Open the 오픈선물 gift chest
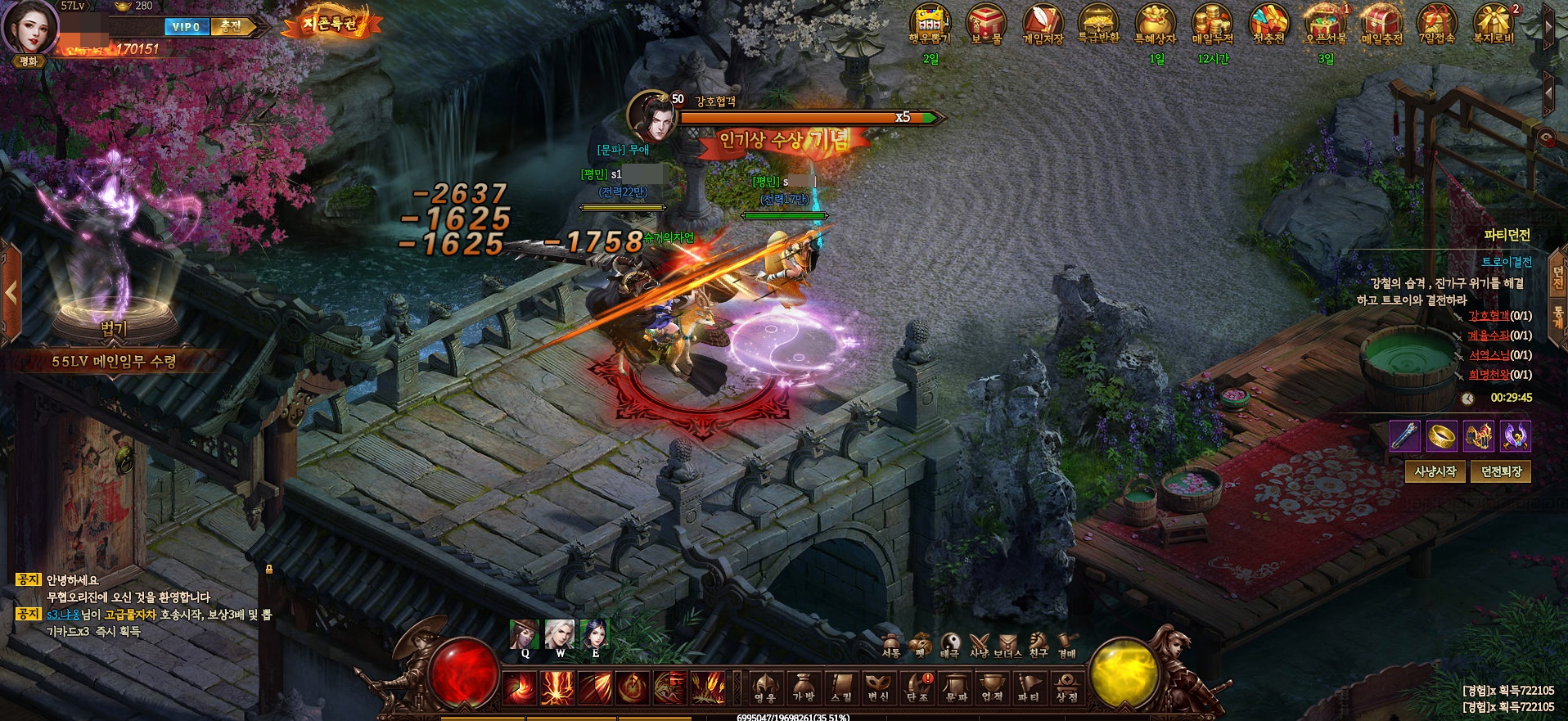This screenshot has height=721, width=1568. [1326, 25]
